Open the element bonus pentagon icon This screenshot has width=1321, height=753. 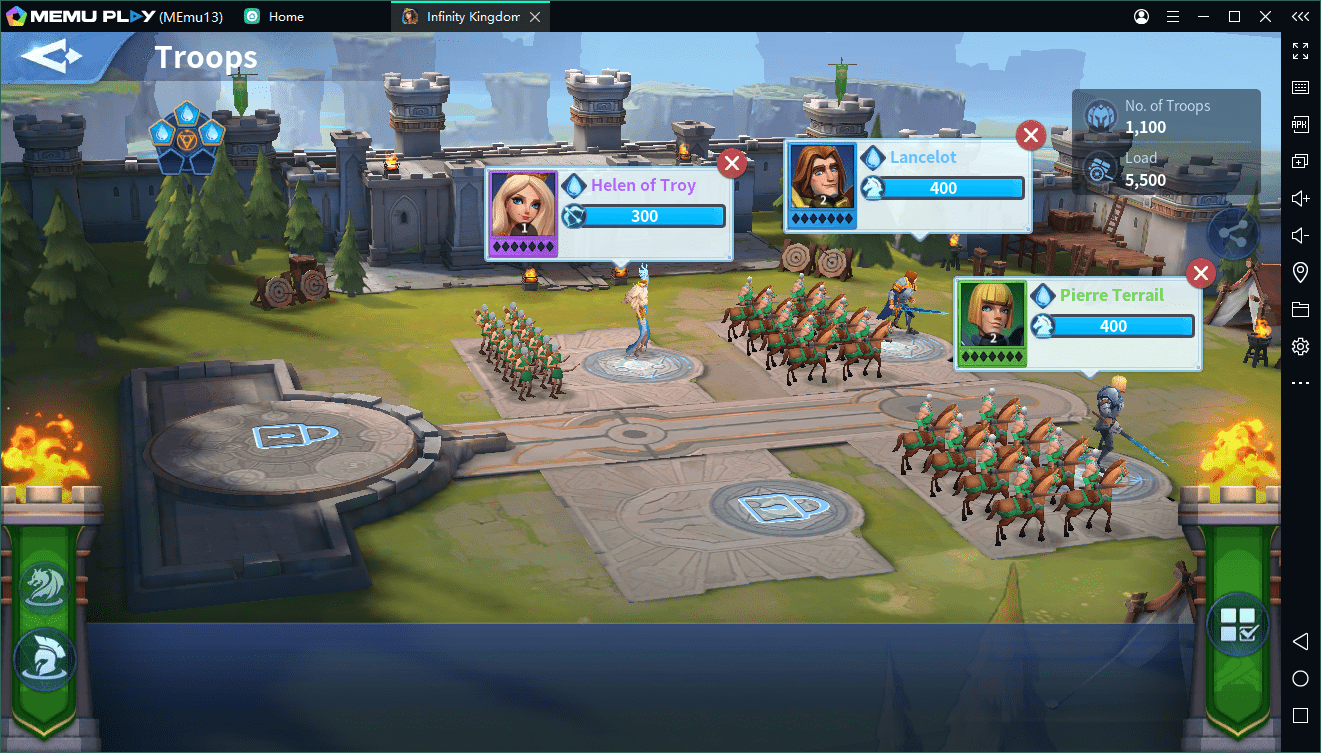click(x=187, y=137)
